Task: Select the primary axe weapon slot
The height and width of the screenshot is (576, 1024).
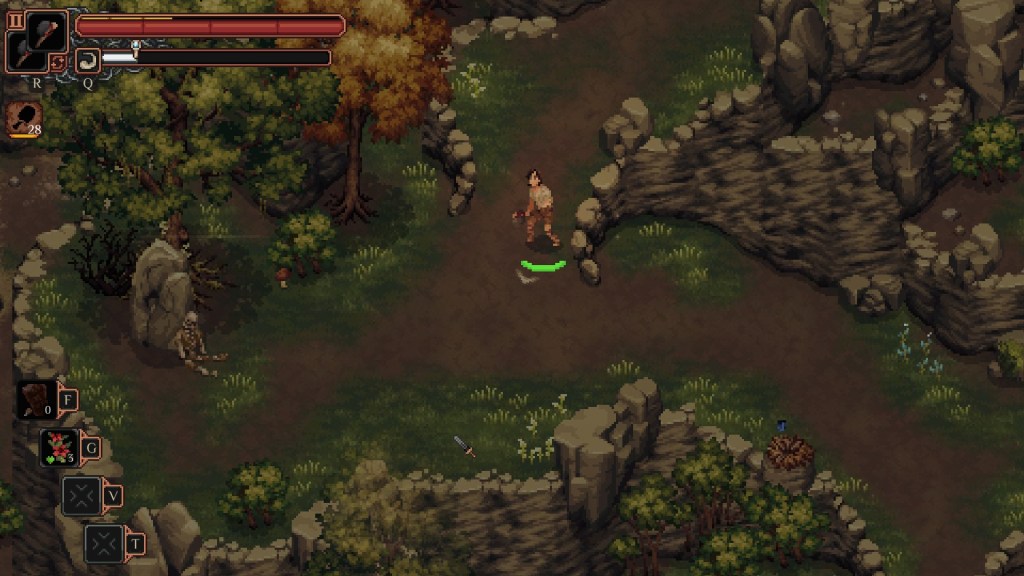Action: coord(46,30)
